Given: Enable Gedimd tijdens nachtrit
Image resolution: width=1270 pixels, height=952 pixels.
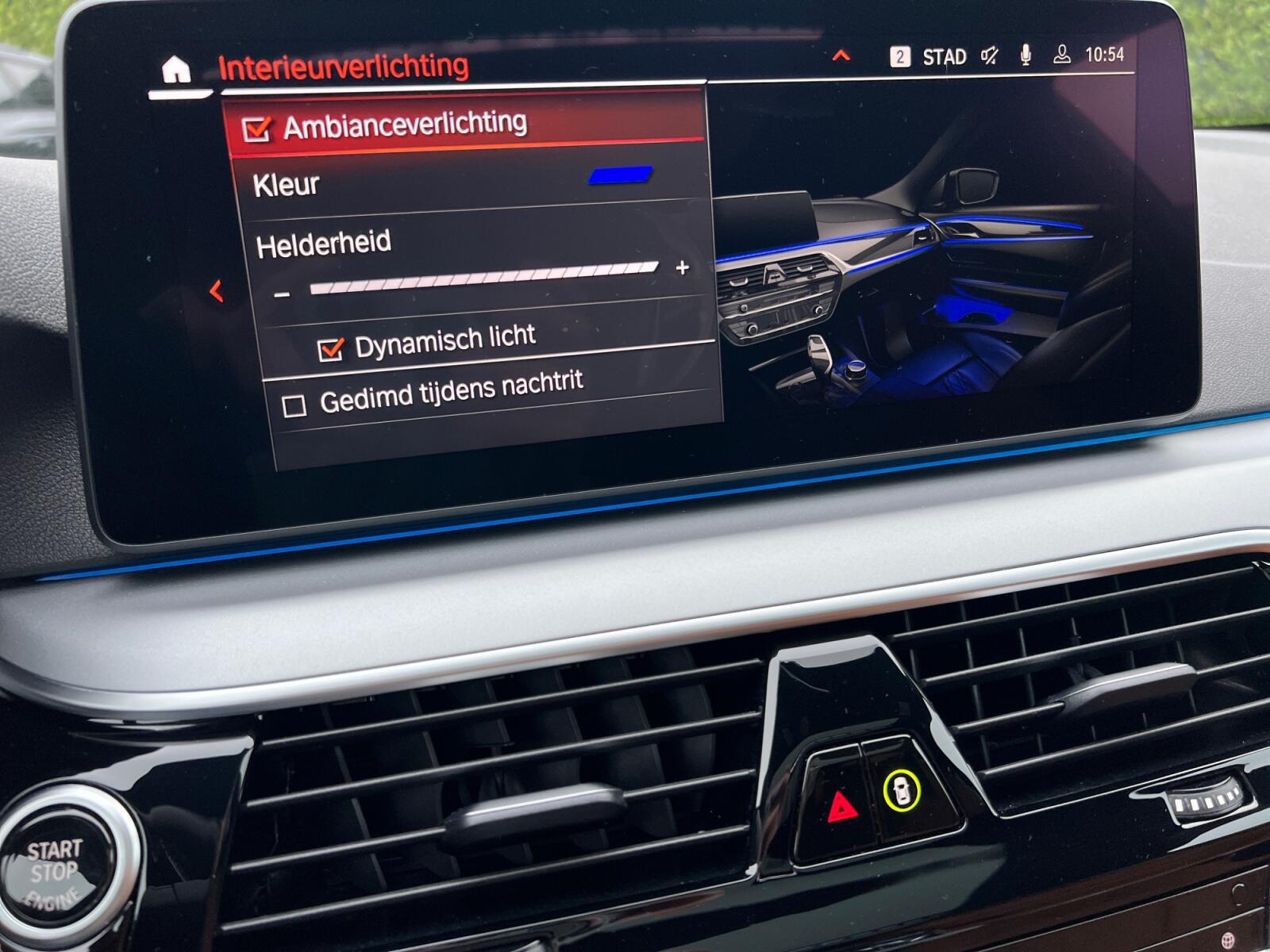Looking at the screenshot, I should (x=294, y=406).
